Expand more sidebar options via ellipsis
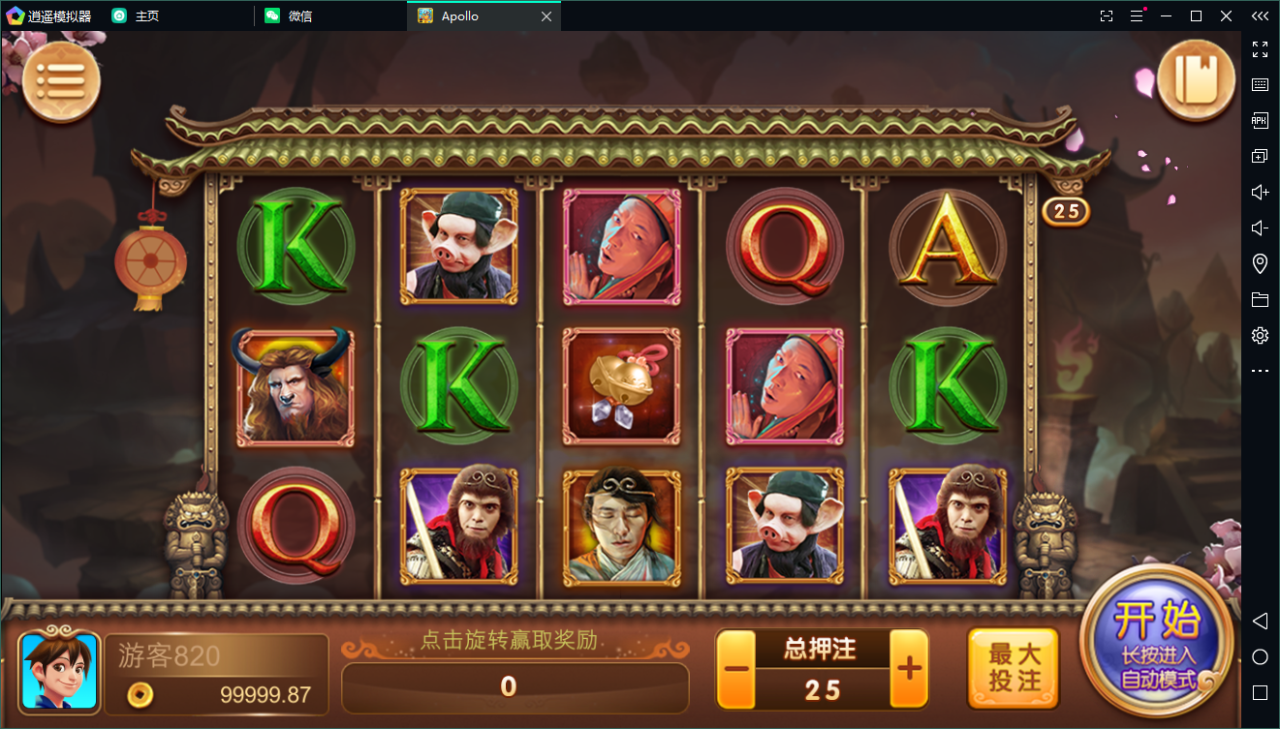The height and width of the screenshot is (729, 1280). tap(1259, 370)
